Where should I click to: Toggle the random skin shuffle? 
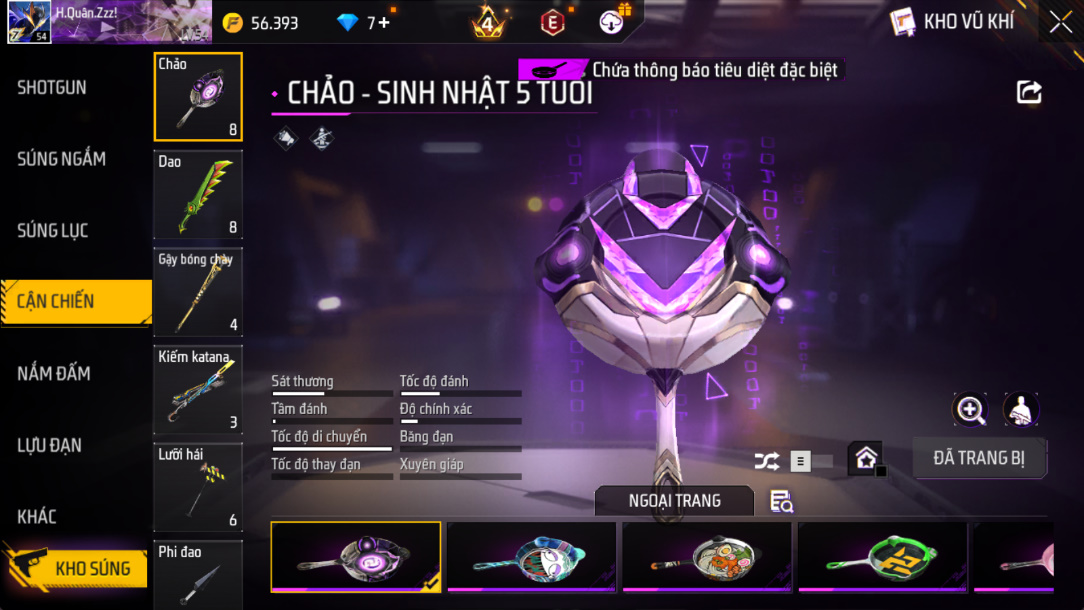767,461
